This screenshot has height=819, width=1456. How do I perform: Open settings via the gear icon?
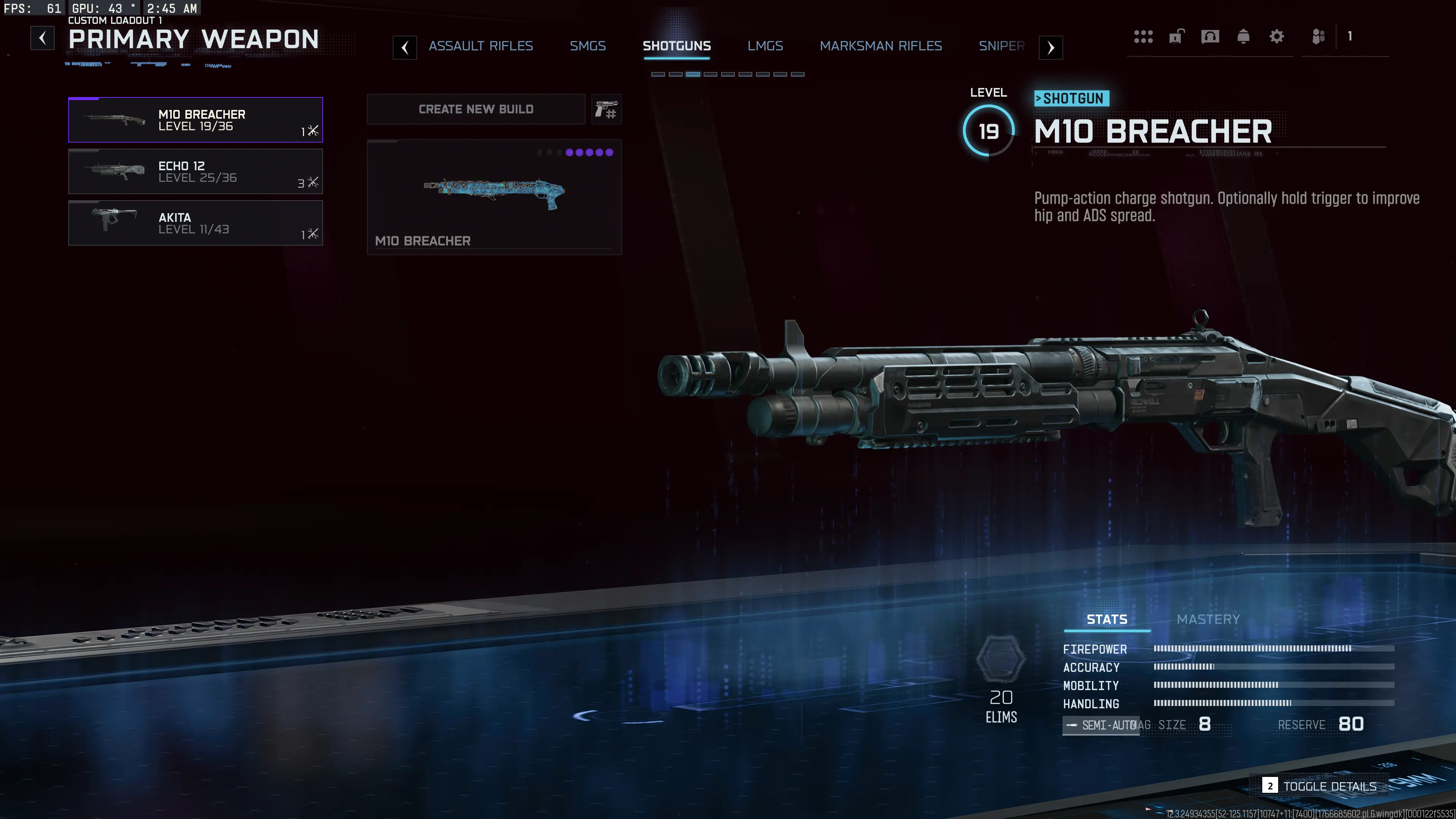pos(1276,36)
